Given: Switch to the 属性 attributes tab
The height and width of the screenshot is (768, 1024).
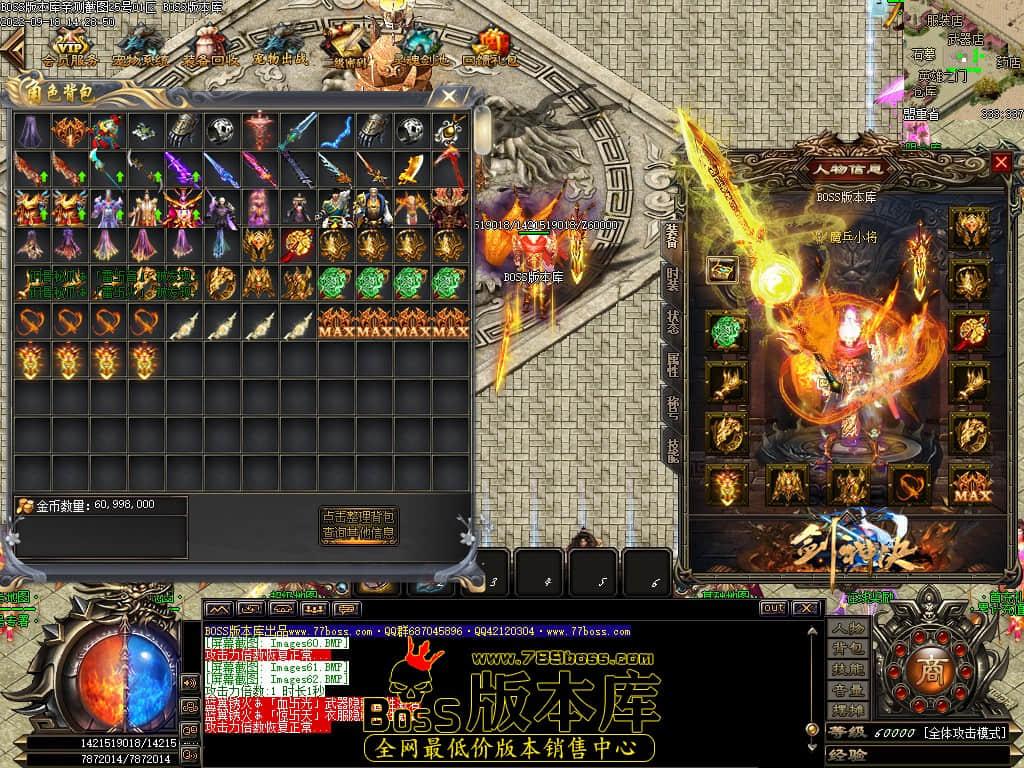Looking at the screenshot, I should point(672,363).
